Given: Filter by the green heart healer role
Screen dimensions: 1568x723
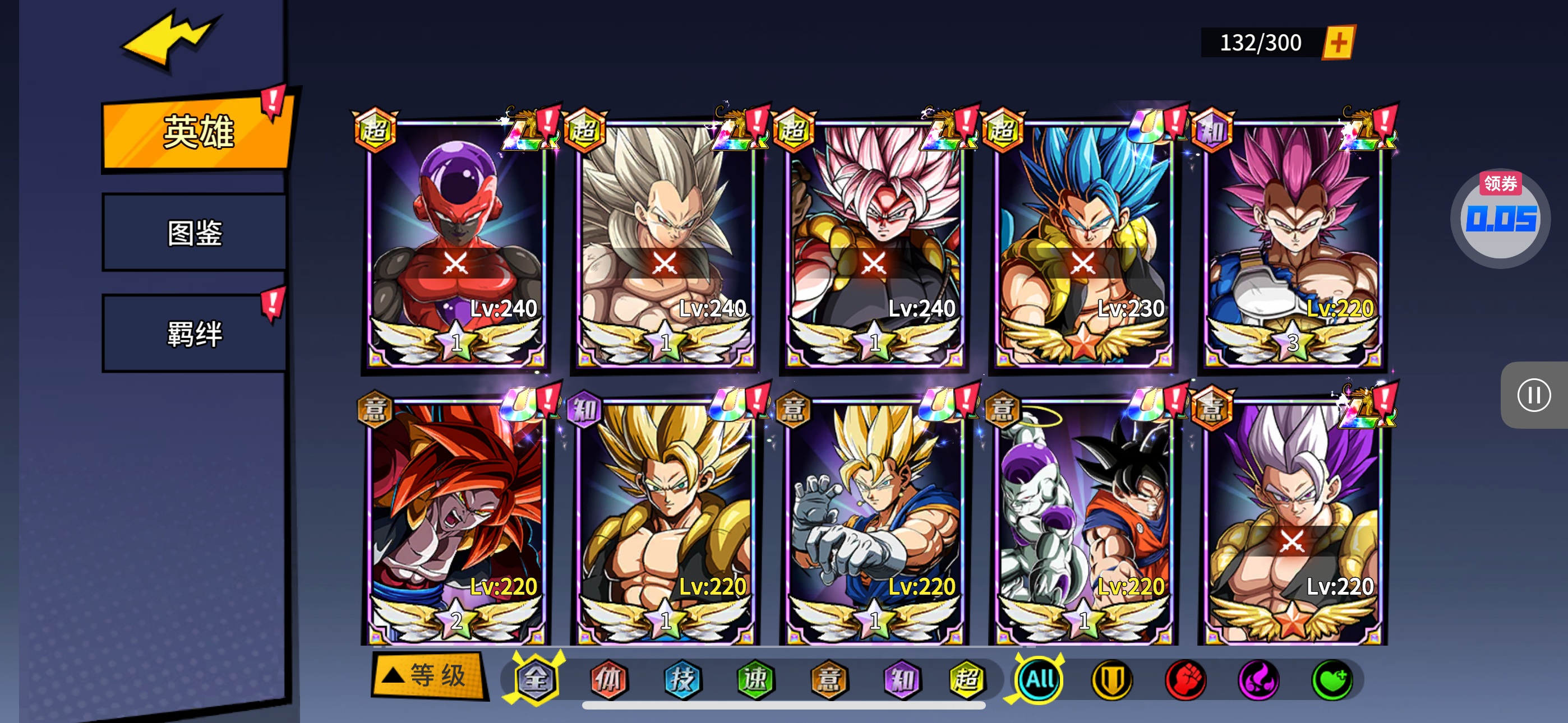Looking at the screenshot, I should click(1331, 679).
